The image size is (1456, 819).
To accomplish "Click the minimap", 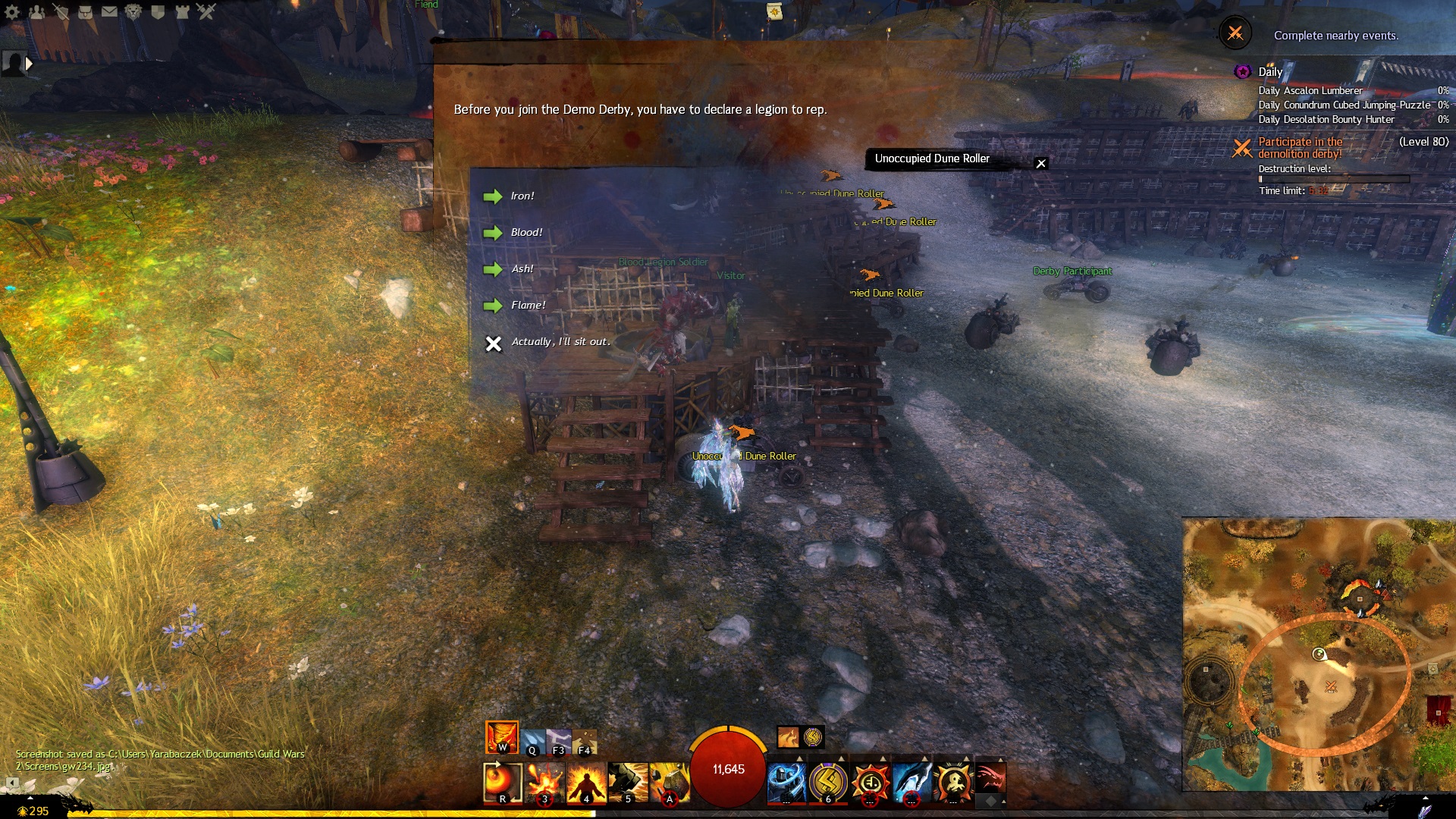I will click(x=1318, y=654).
